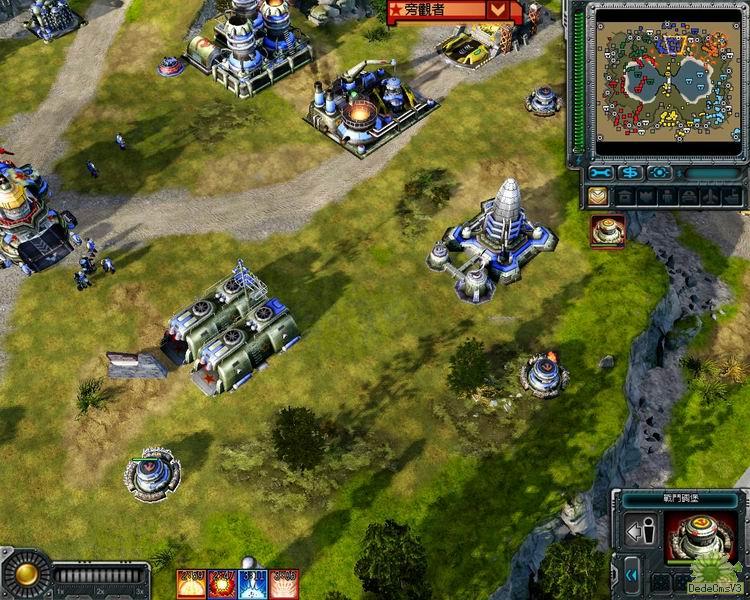The width and height of the screenshot is (750, 600).
Task: Open the gold chevron production tab
Action: (597, 197)
